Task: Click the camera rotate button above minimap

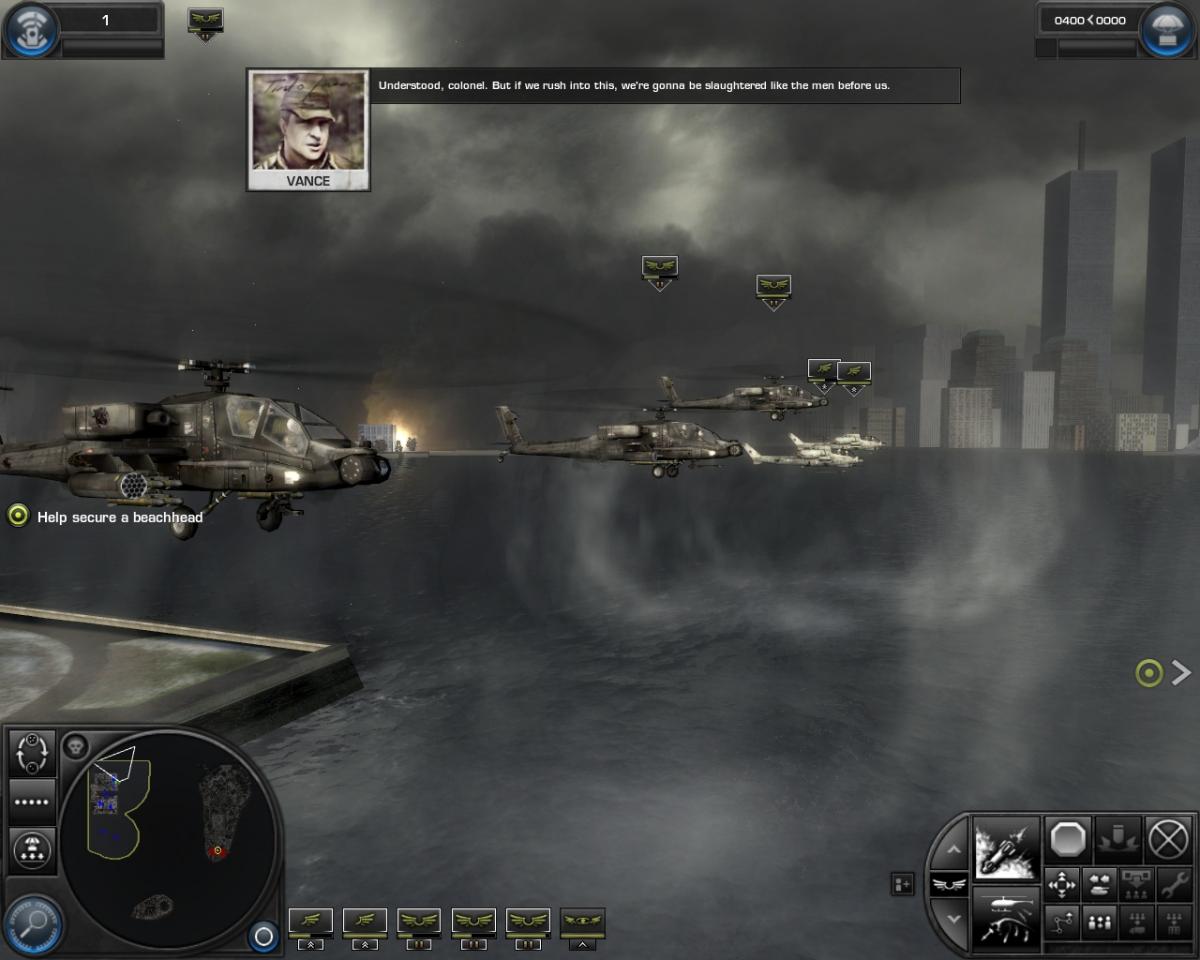Action: [32, 753]
